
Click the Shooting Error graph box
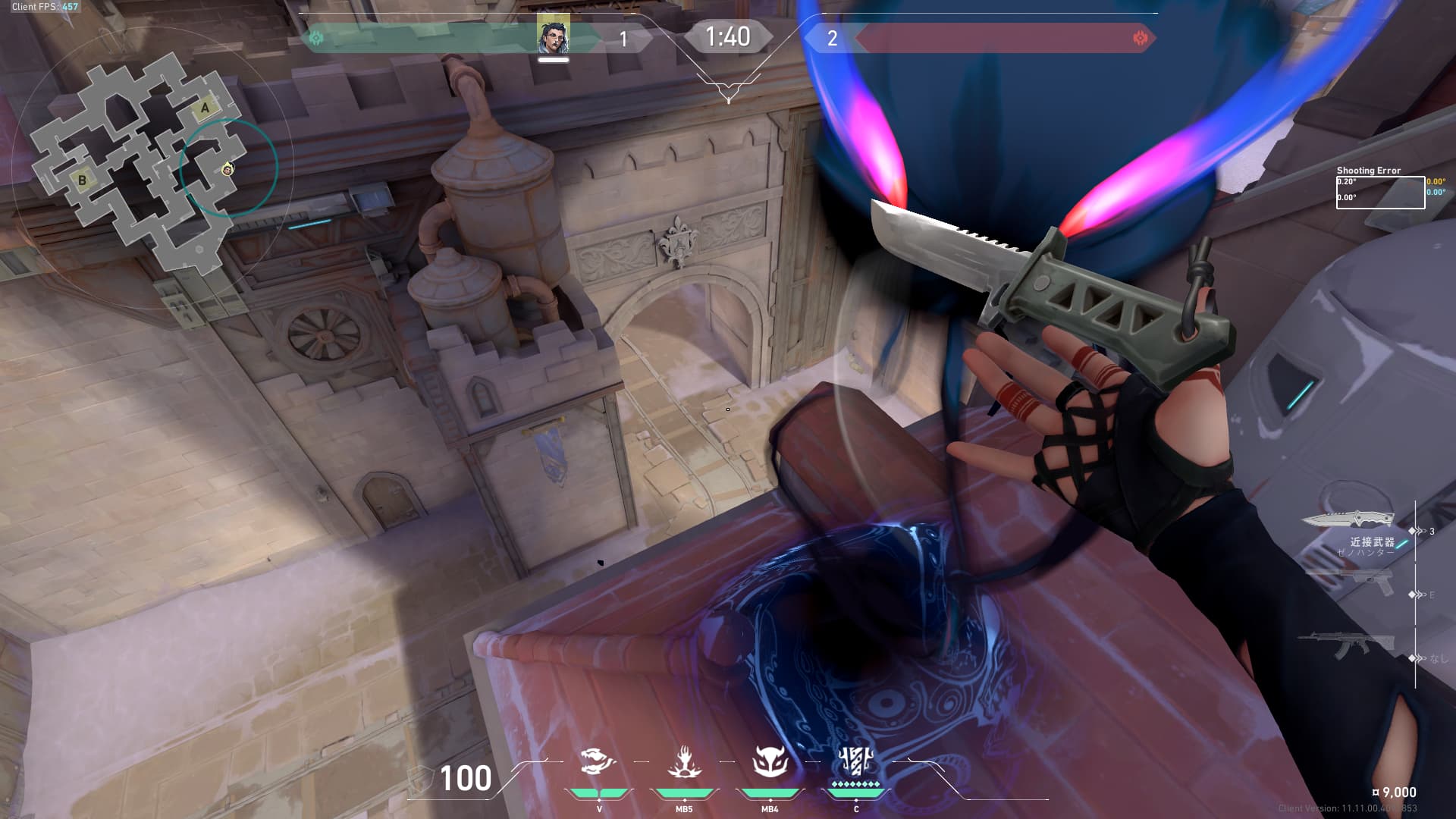pos(1380,192)
